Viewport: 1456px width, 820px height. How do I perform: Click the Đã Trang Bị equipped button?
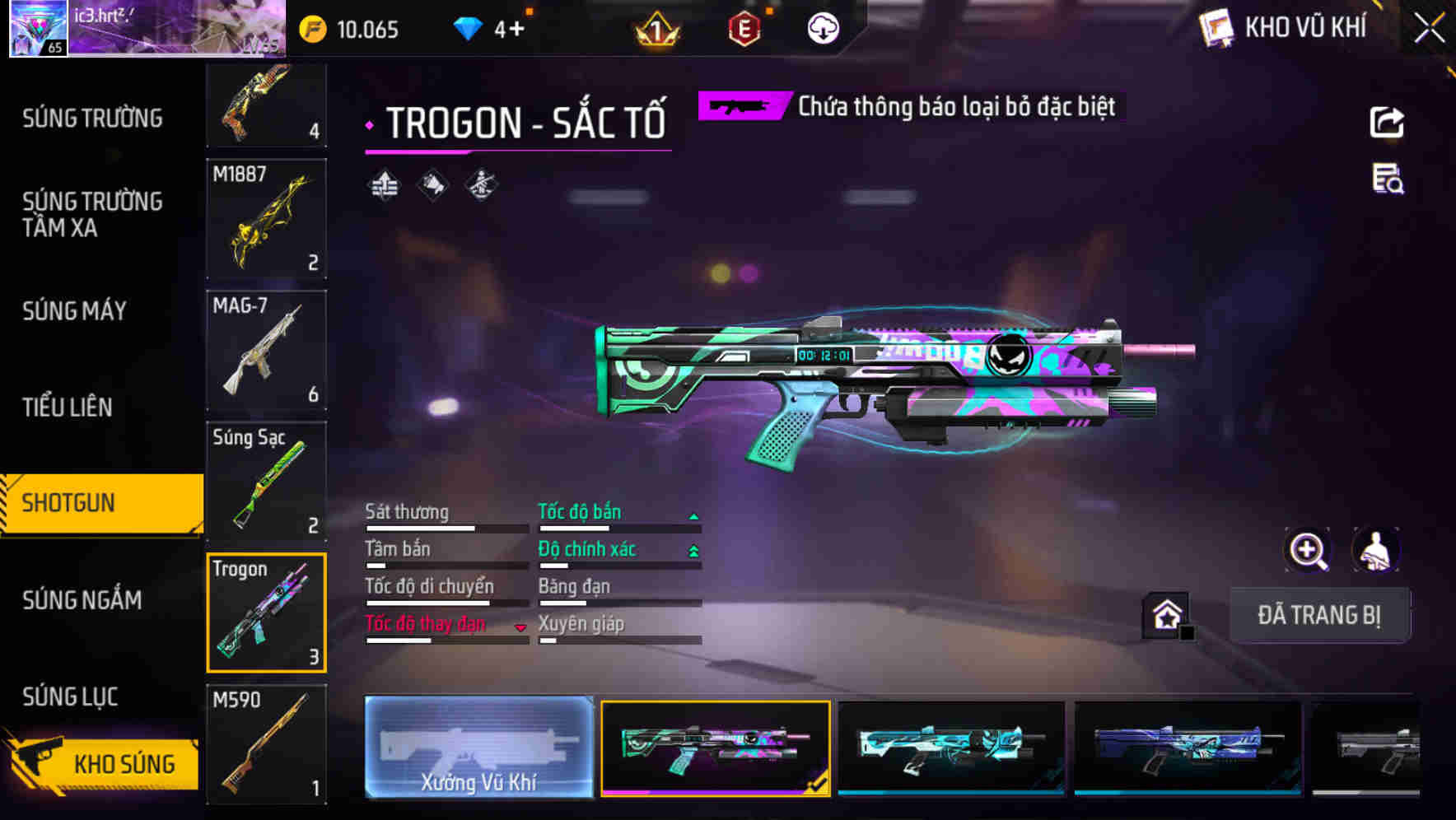click(x=1318, y=615)
